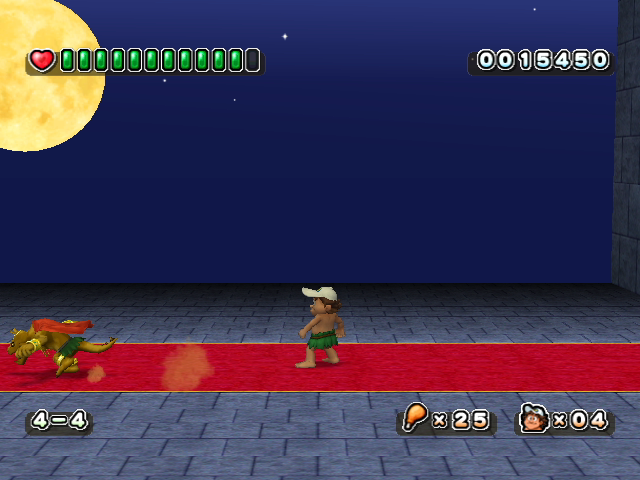The height and width of the screenshot is (480, 640).
Task: Click the red heart health icon
Action: [42, 60]
